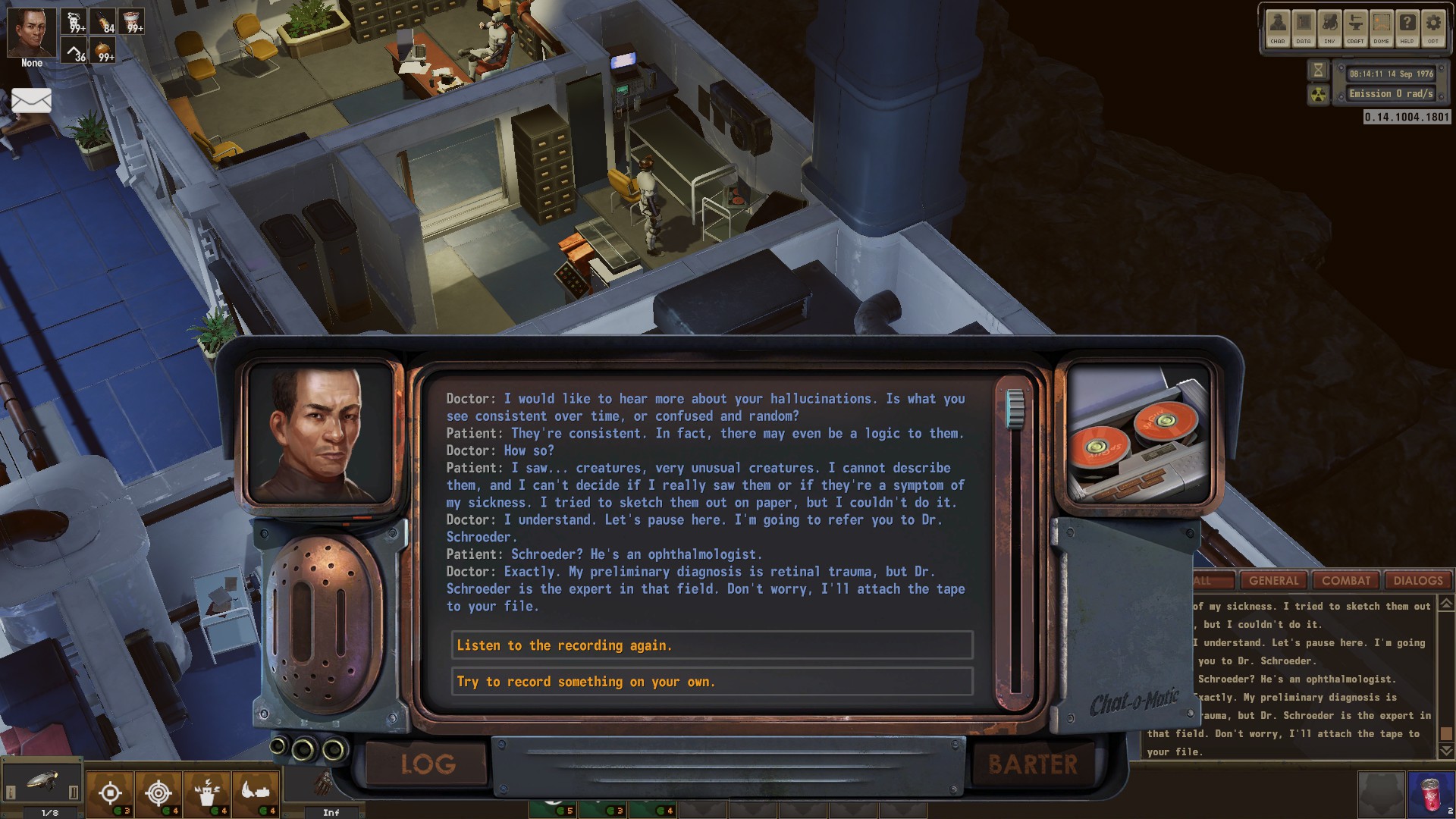Open the CHAR character sheet

coord(1278,28)
